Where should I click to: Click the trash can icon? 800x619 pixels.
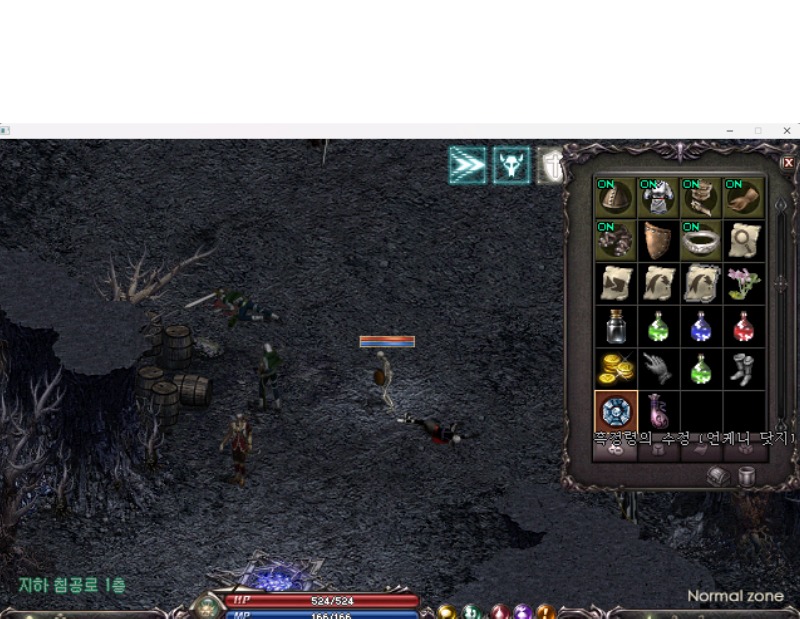click(x=747, y=476)
